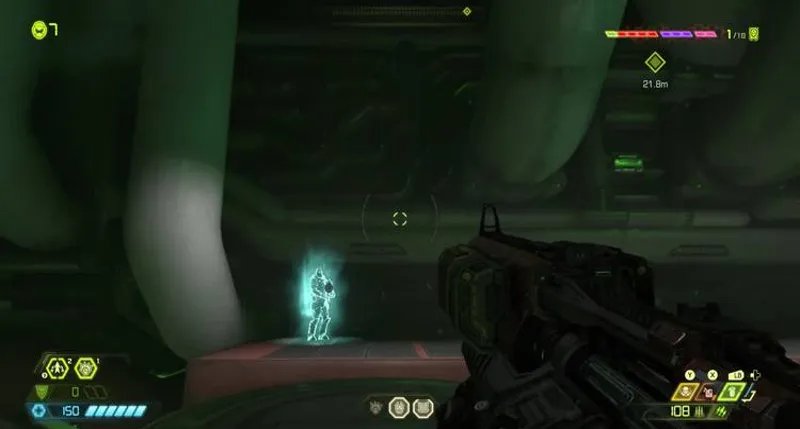
Task: Click the extra lives helmet icon
Action: pyautogui.click(x=39, y=30)
